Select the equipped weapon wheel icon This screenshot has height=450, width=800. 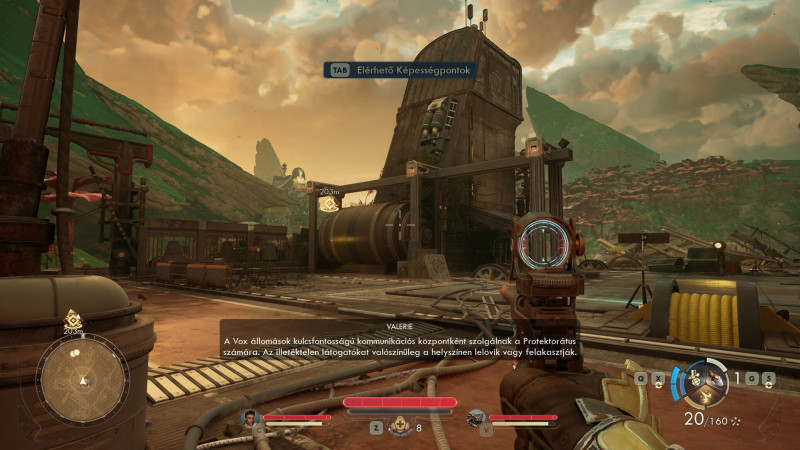pyautogui.click(x=712, y=379)
